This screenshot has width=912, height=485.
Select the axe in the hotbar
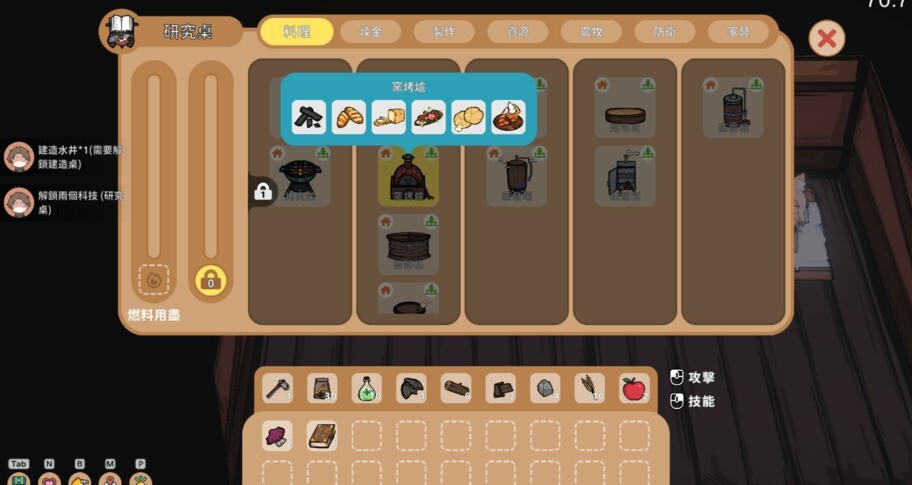point(278,388)
